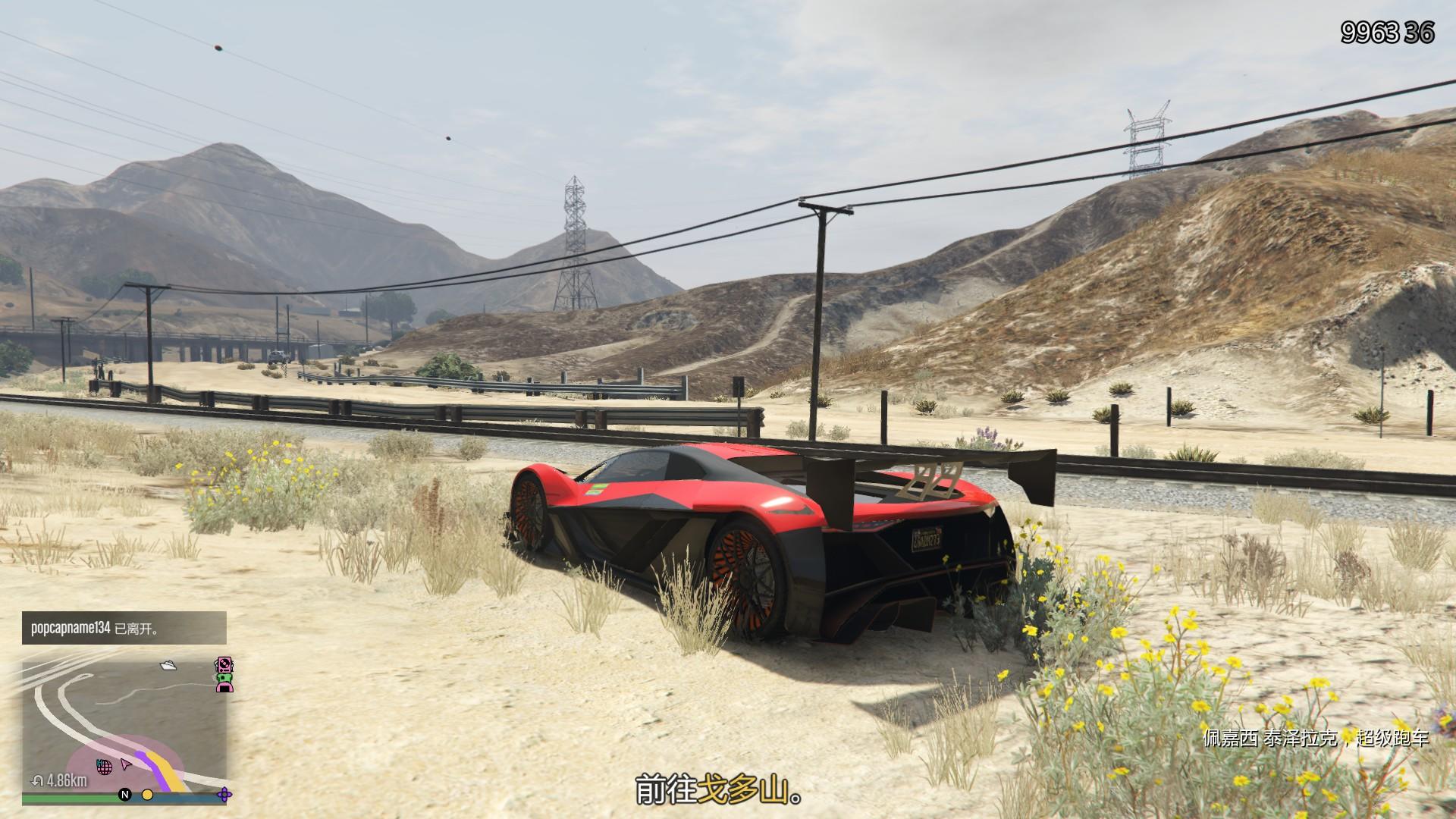The width and height of the screenshot is (1456, 819).
Task: Click the yellow dot blip beside the compass
Action: click(x=148, y=796)
